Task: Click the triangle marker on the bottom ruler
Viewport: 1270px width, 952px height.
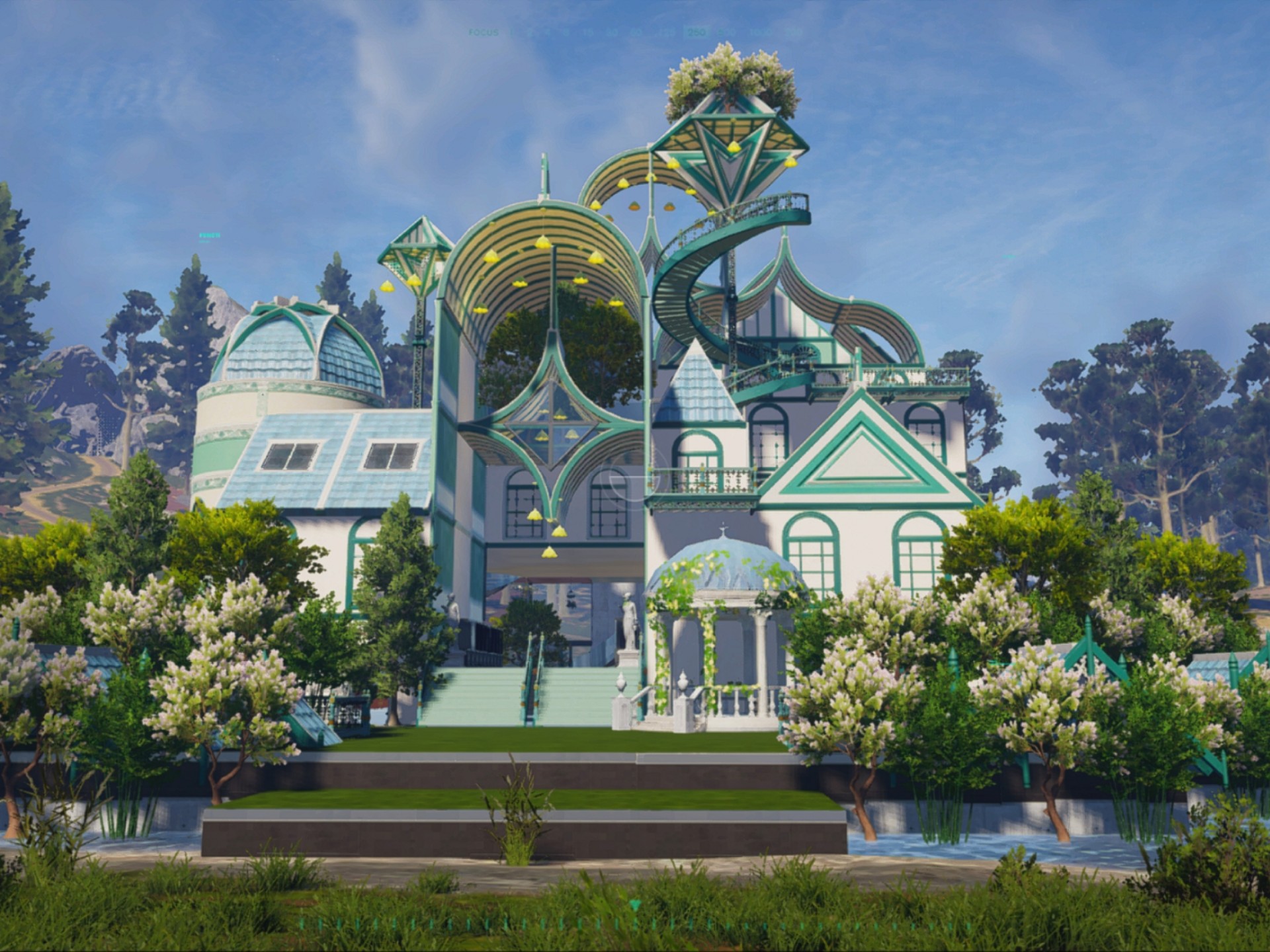Action: pyautogui.click(x=635, y=904)
